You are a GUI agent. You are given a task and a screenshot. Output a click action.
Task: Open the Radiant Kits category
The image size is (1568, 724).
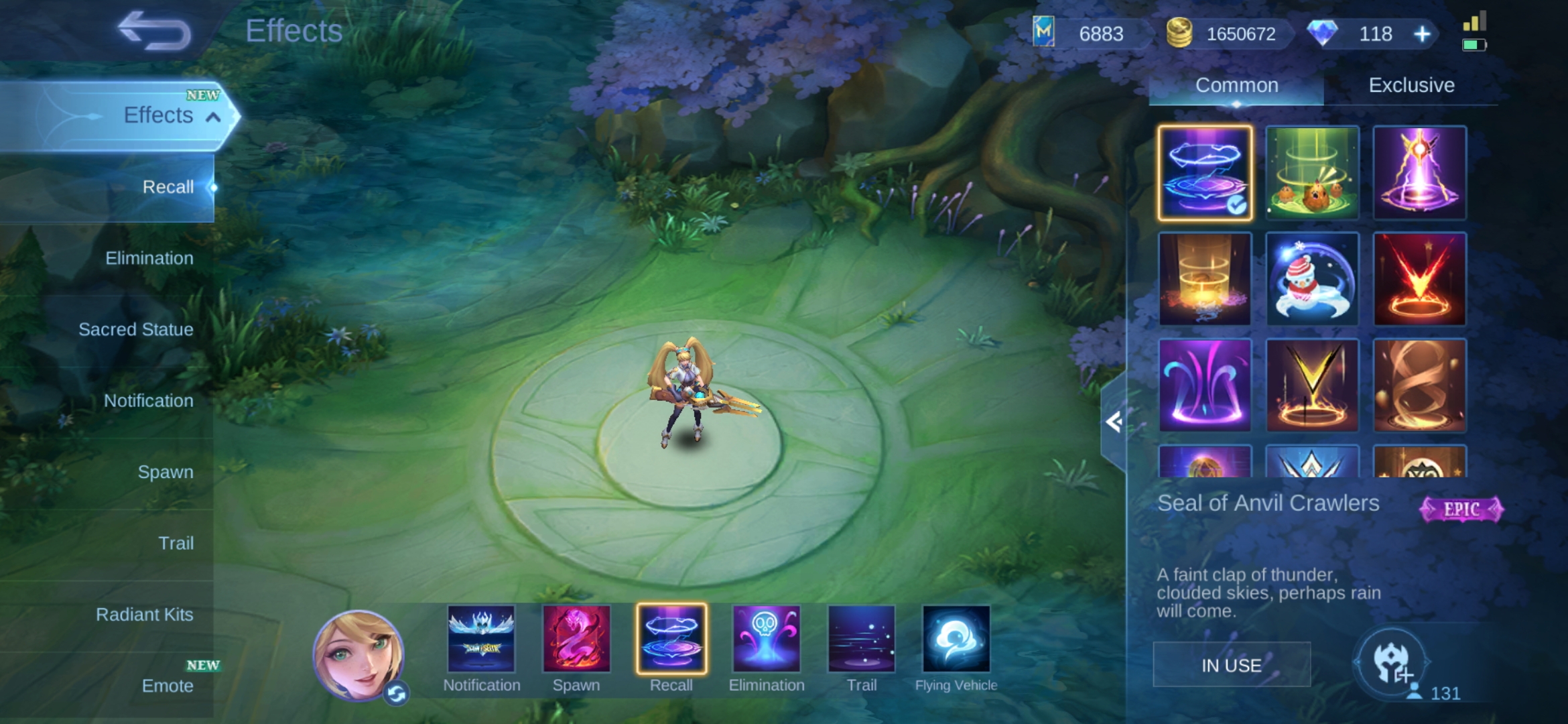pyautogui.click(x=144, y=614)
